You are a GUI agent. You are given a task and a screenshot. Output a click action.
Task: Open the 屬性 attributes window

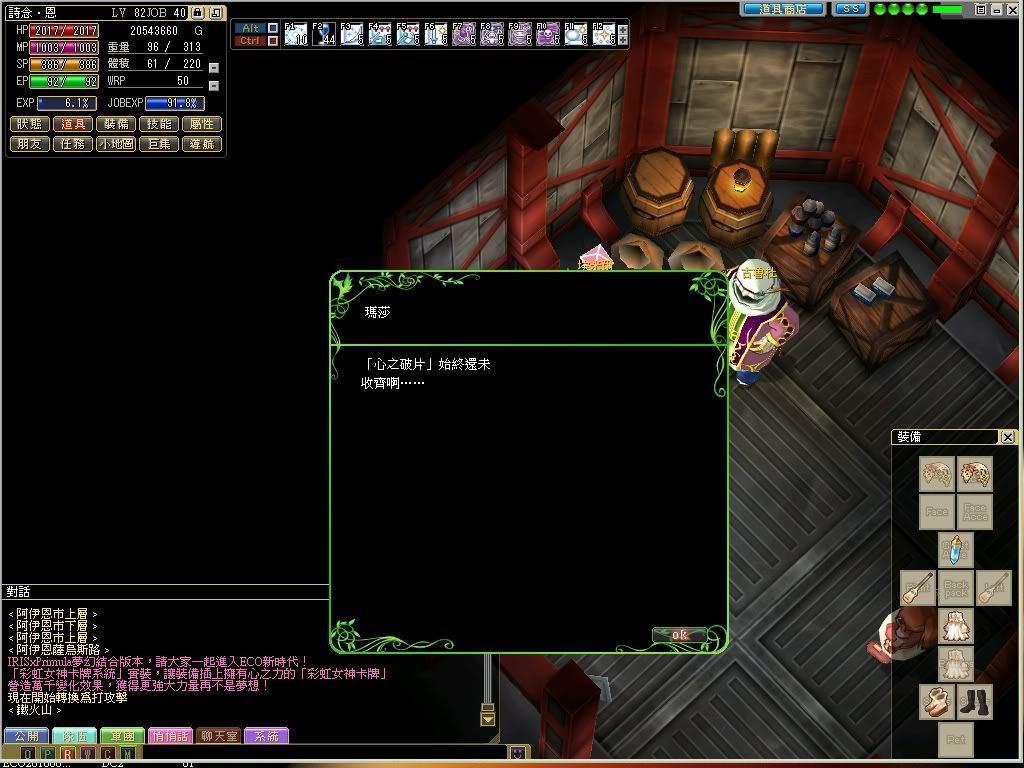pyautogui.click(x=202, y=124)
